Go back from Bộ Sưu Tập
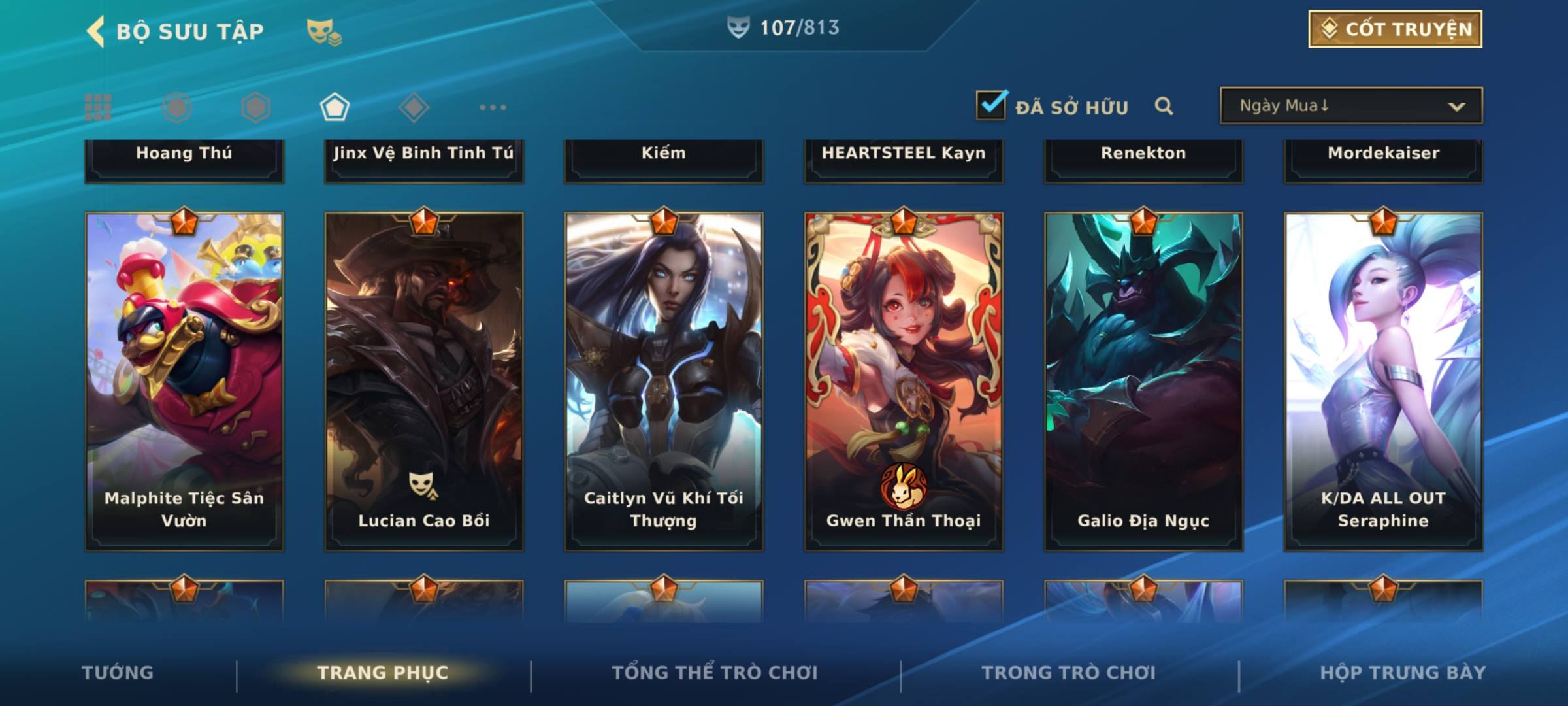 click(96, 31)
